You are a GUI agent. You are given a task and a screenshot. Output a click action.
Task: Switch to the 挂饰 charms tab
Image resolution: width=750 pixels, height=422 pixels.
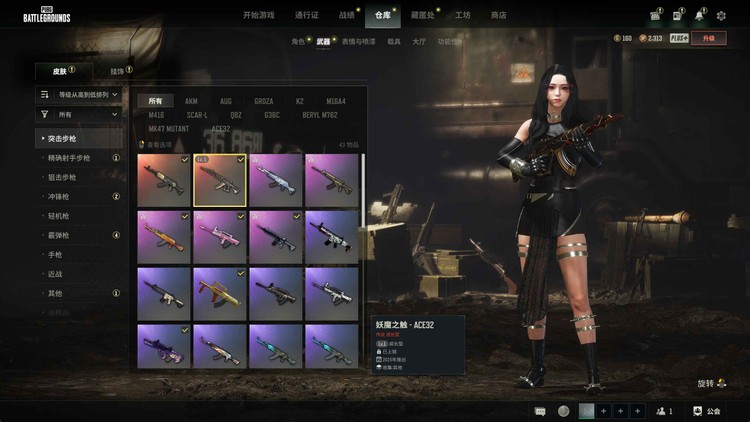click(117, 71)
